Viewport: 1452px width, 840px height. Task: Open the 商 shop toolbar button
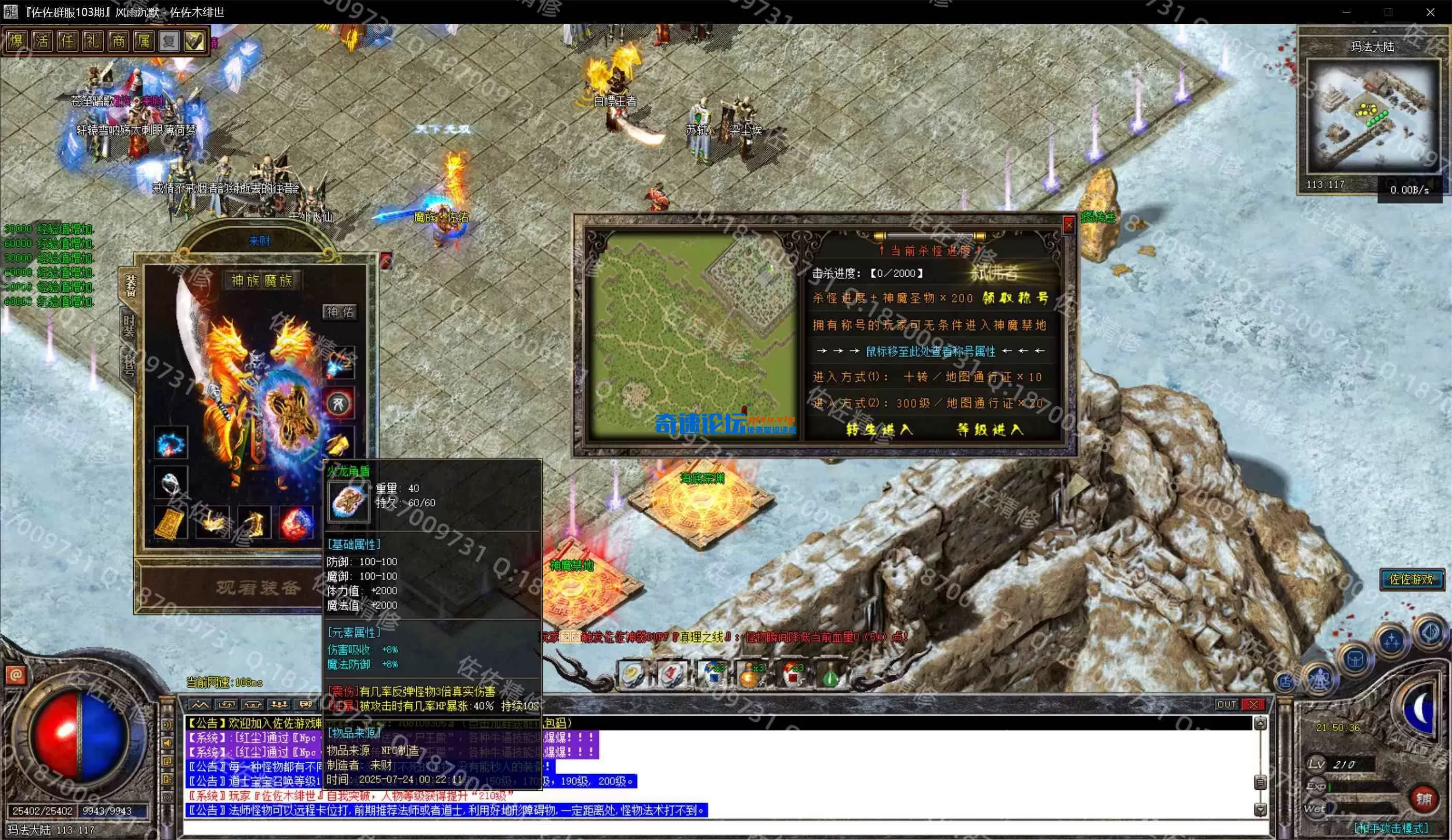pyautogui.click(x=119, y=41)
